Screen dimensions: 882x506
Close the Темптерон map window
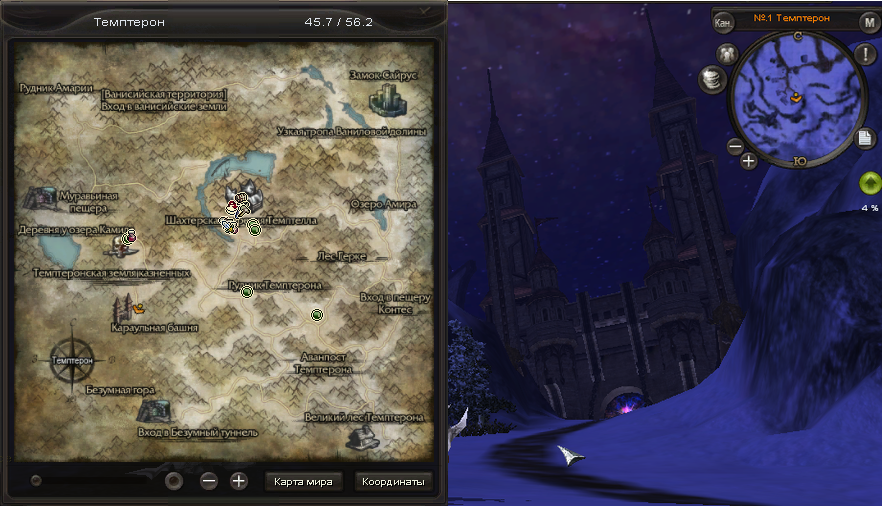427,11
